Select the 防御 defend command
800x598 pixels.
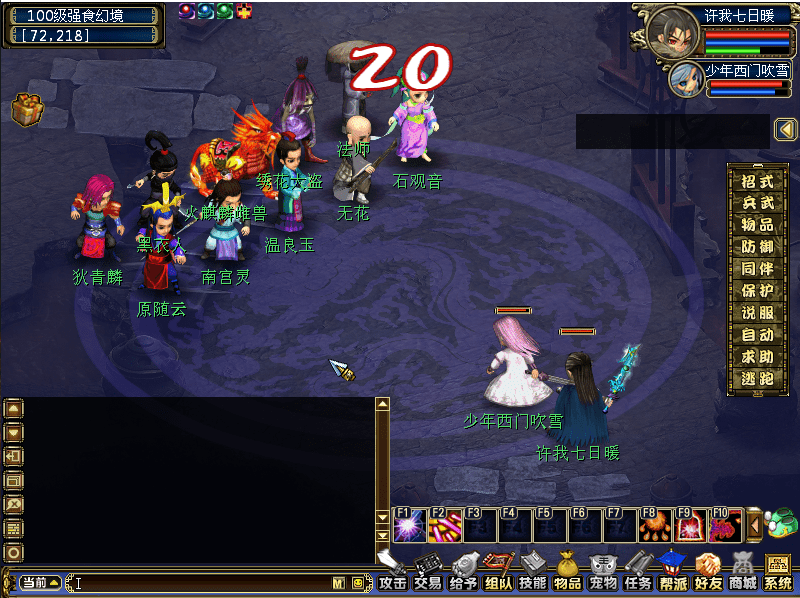coord(757,247)
